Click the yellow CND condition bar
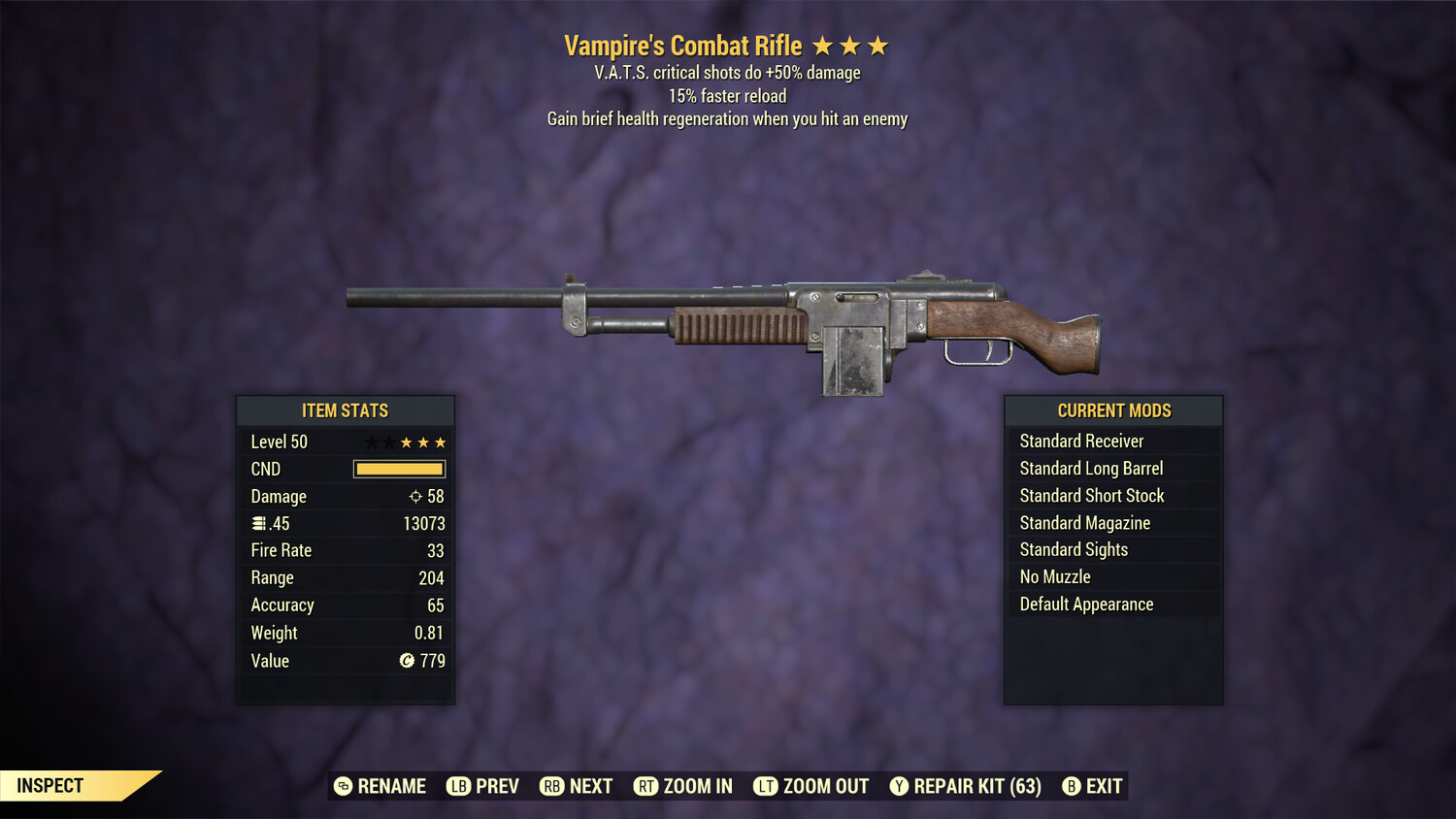1456x819 pixels. (399, 469)
